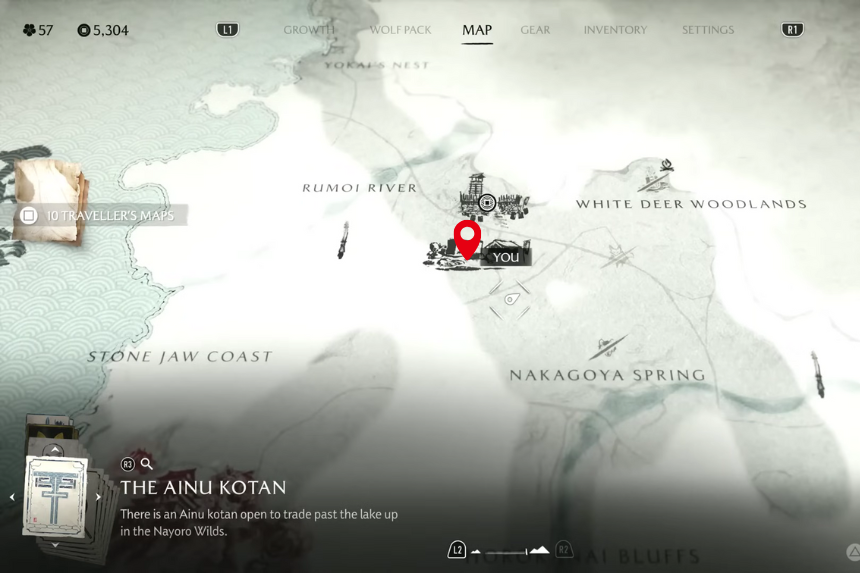Viewport: 860px width, 573px height.
Task: Select the circular objective marker by the watchtower
Action: click(x=487, y=203)
